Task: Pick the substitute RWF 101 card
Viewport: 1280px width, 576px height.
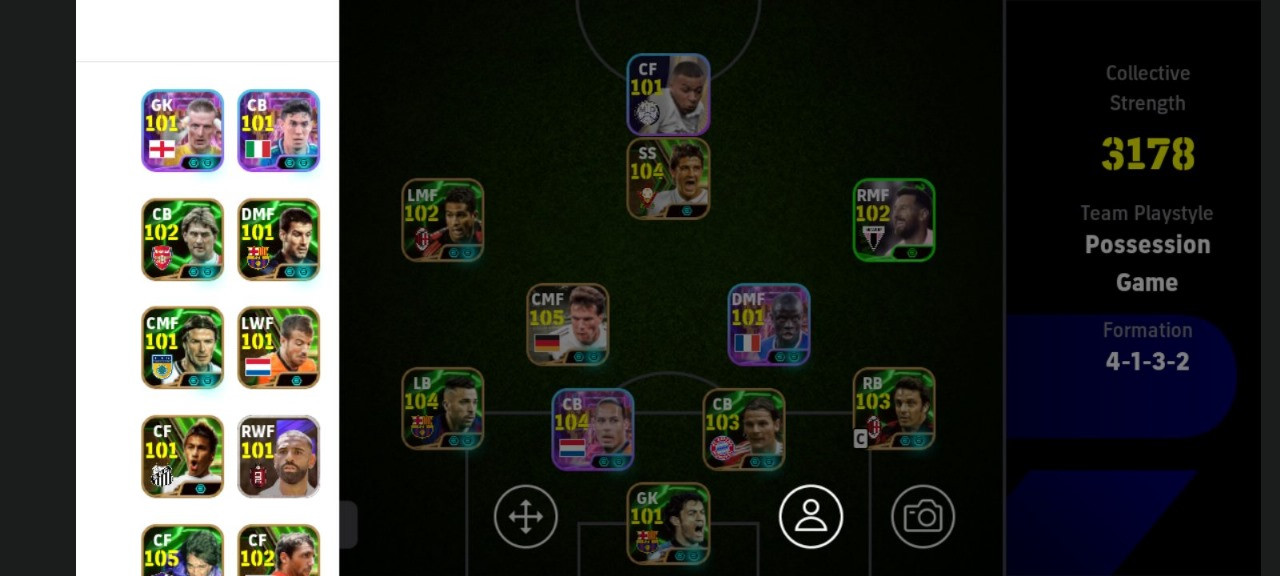Action: [279, 456]
